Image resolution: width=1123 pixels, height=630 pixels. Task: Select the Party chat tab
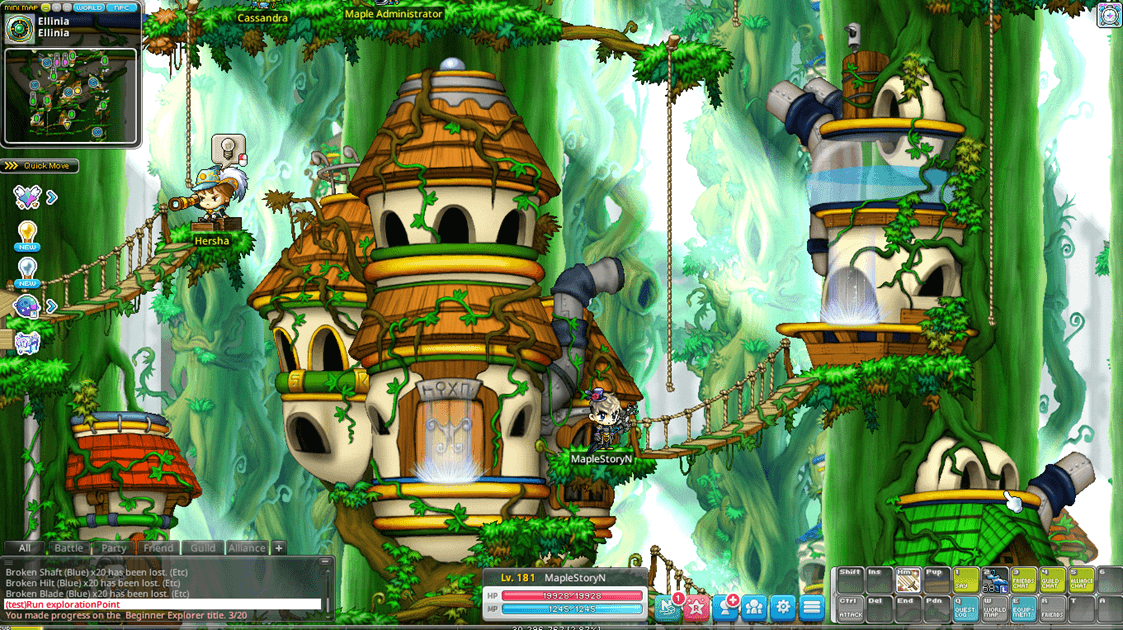[x=114, y=548]
